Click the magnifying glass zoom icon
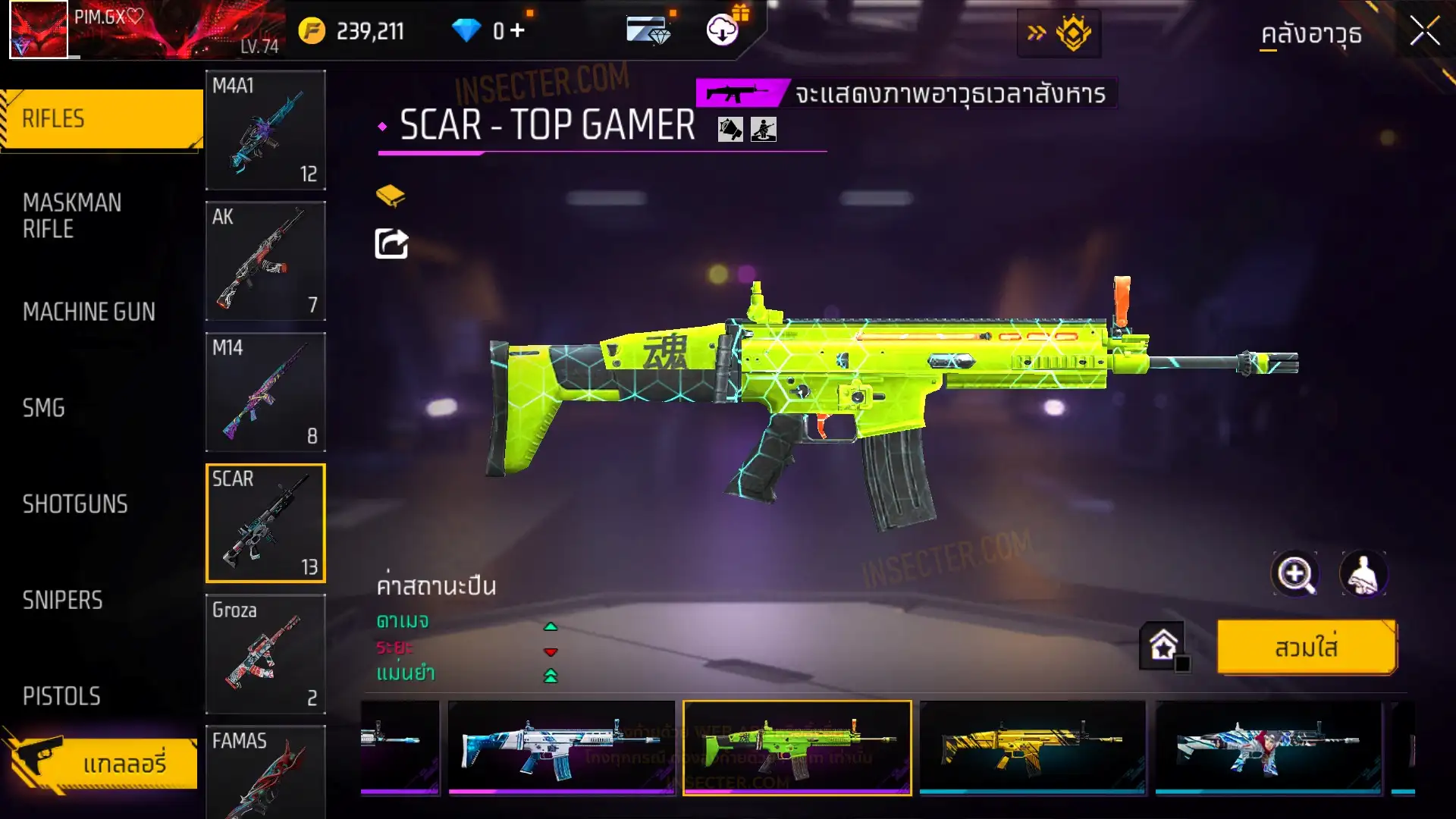The height and width of the screenshot is (819, 1456). pos(1294,574)
